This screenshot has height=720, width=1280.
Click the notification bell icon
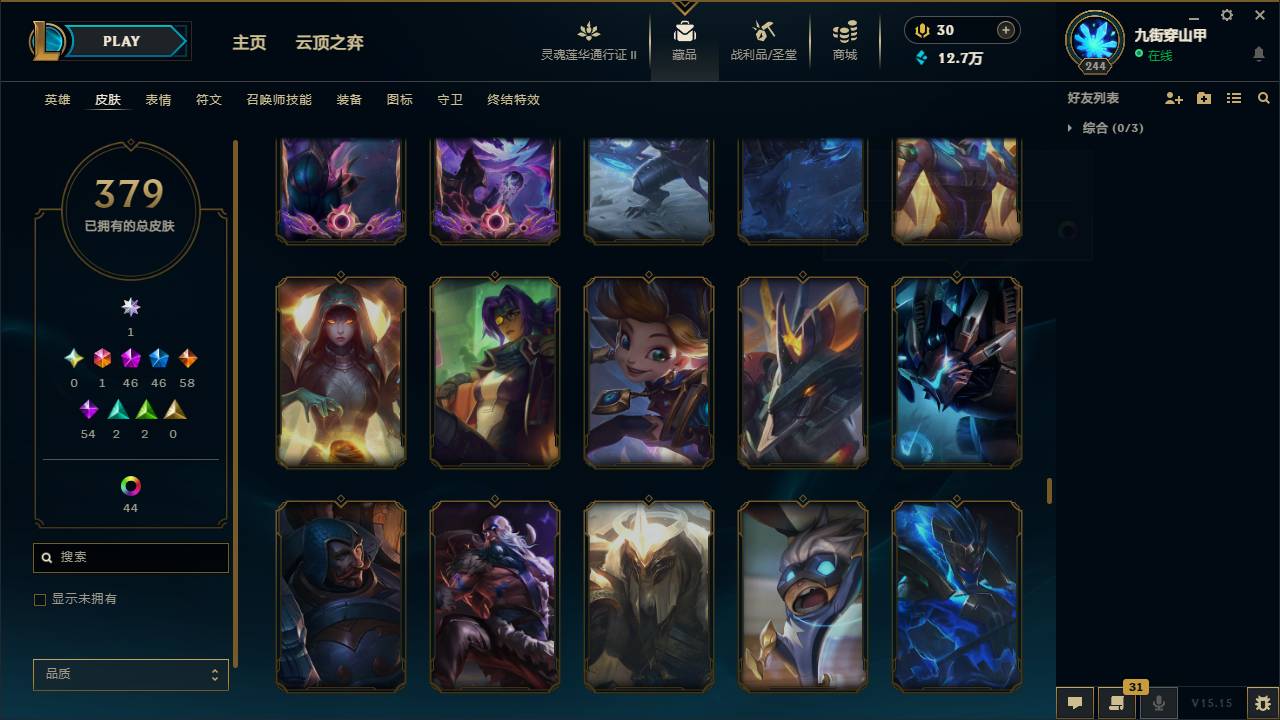point(1258,54)
